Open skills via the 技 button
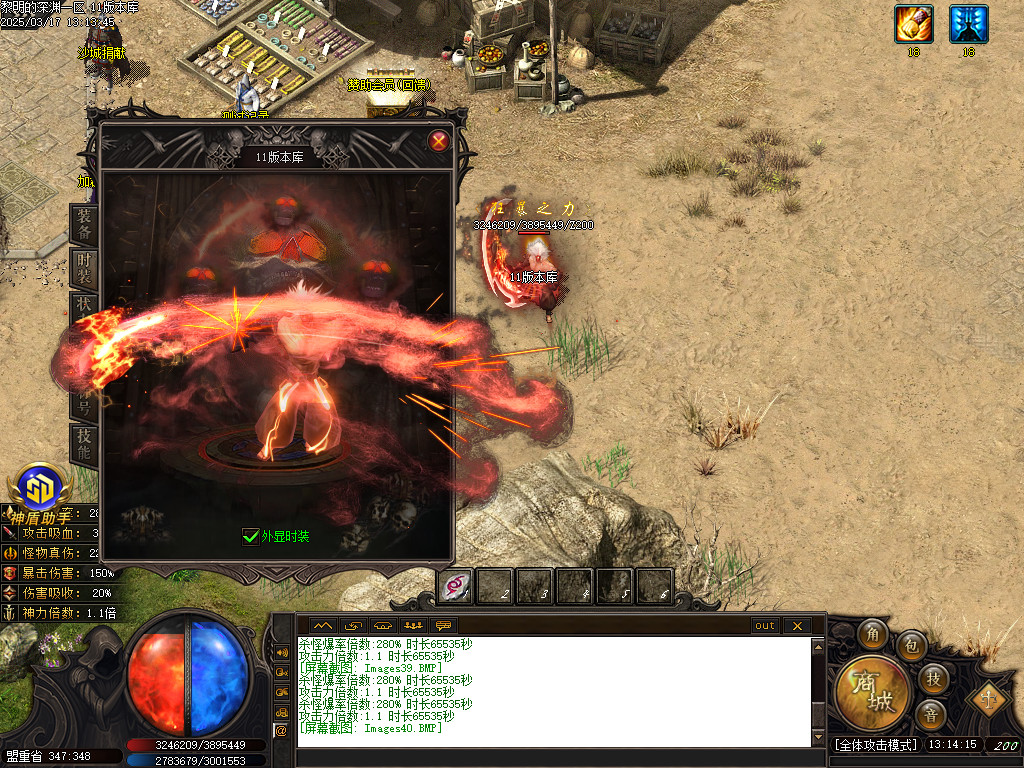 click(x=932, y=679)
